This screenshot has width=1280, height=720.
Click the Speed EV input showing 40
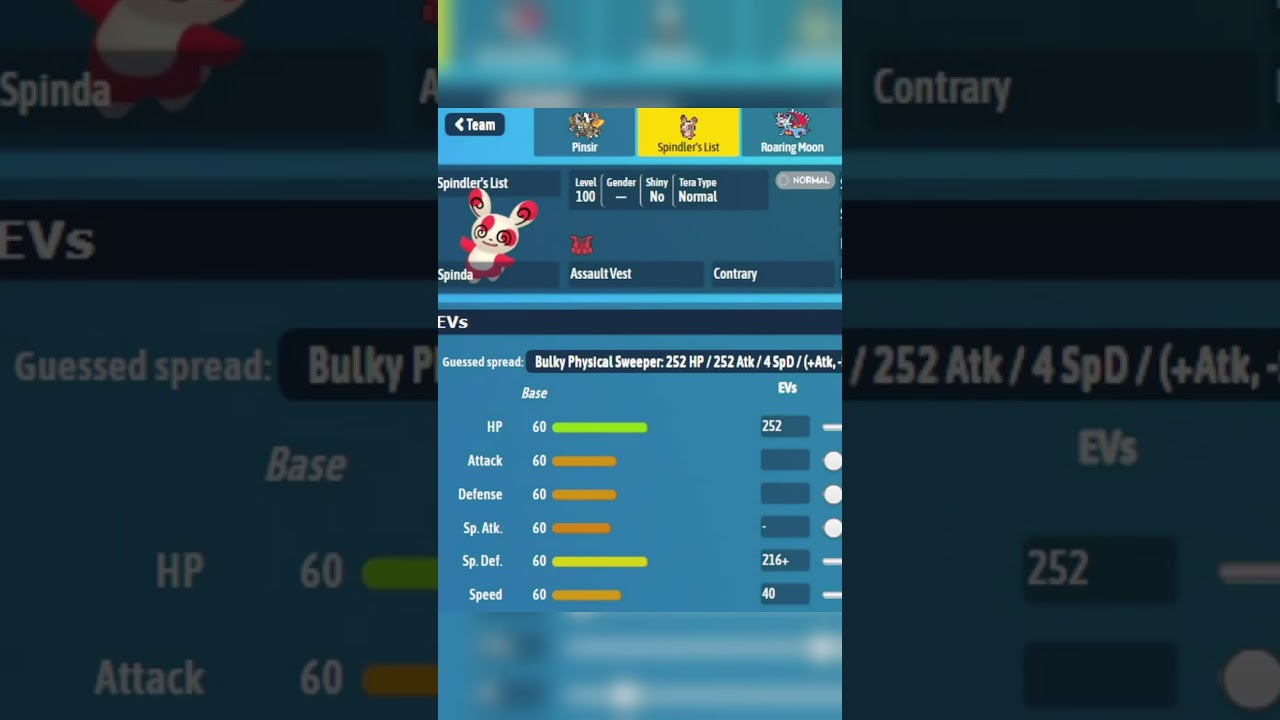point(785,594)
